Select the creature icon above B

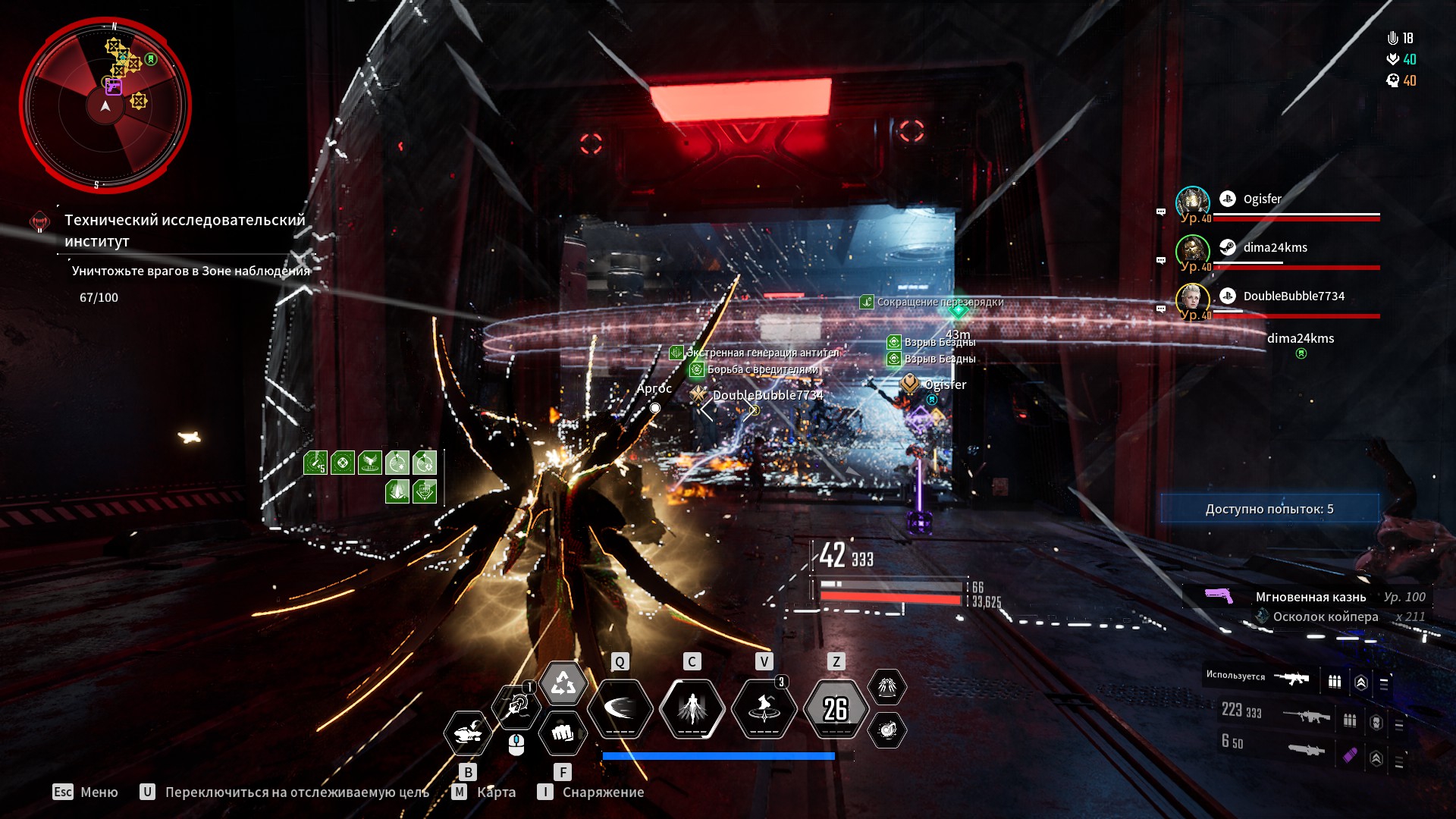(x=468, y=733)
